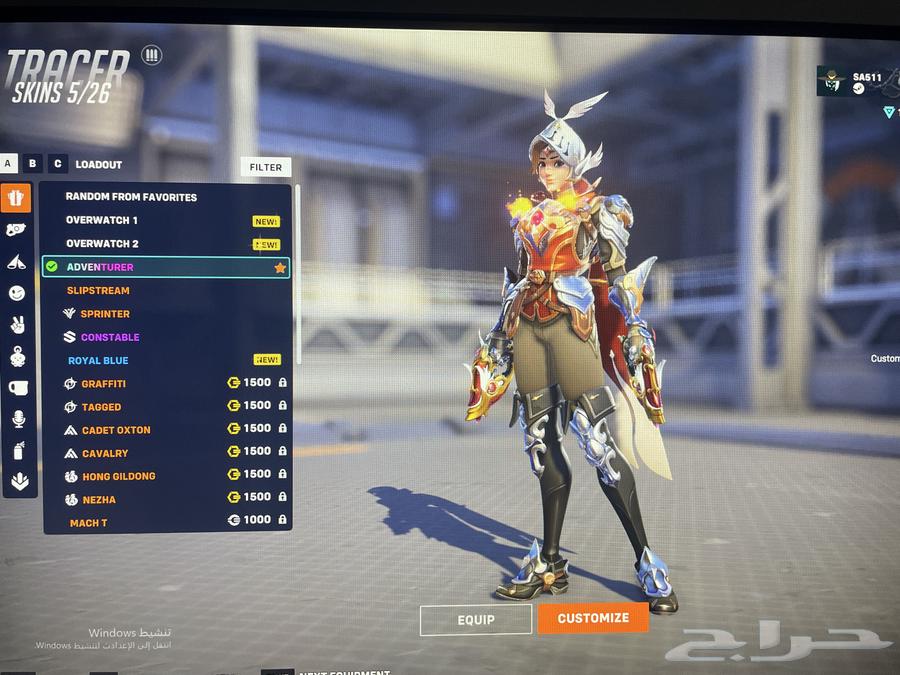Screen dimensions: 900x675
Task: Select the locked Graffiti skin
Action: pos(104,384)
